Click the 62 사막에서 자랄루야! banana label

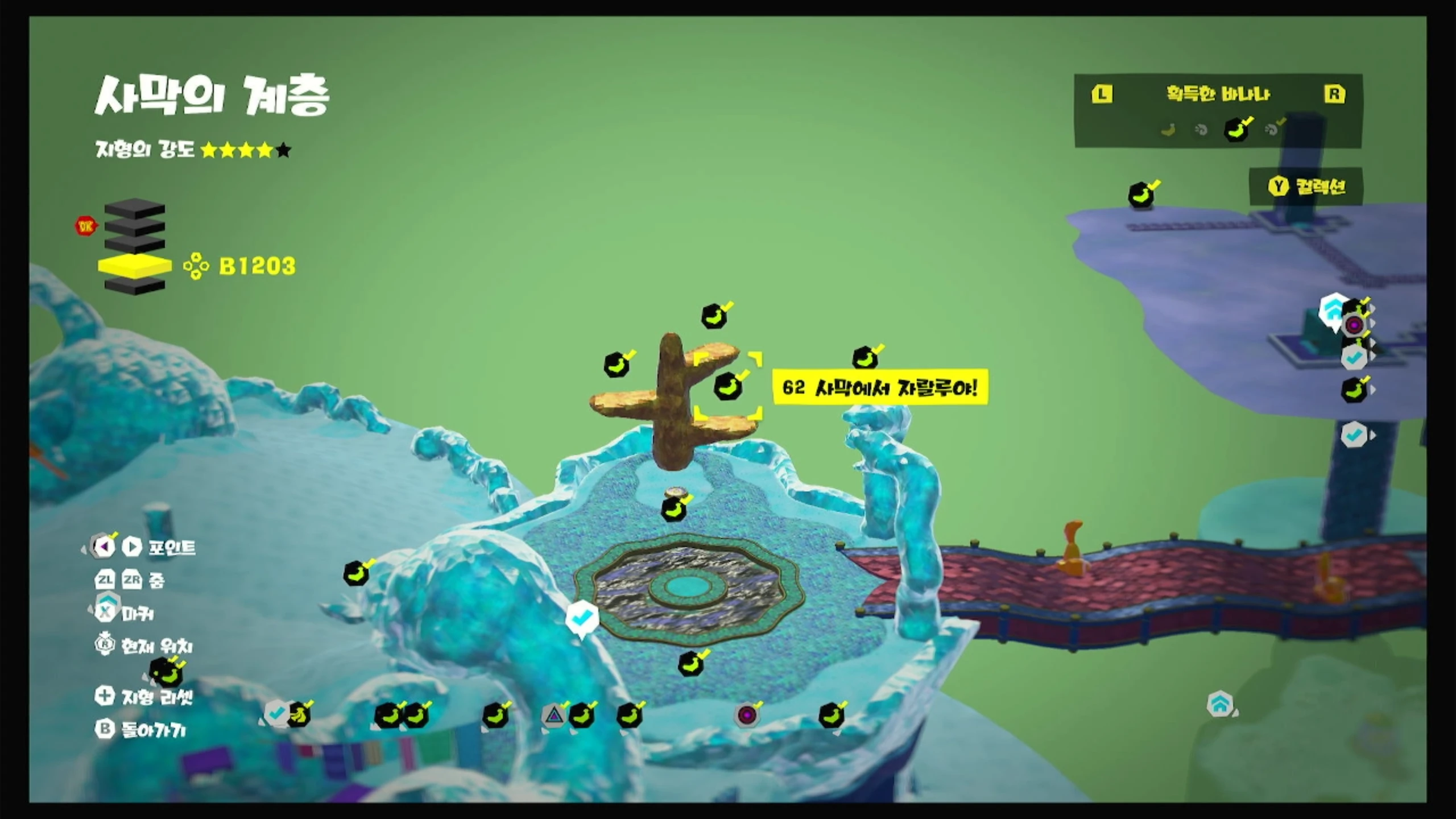(x=880, y=388)
